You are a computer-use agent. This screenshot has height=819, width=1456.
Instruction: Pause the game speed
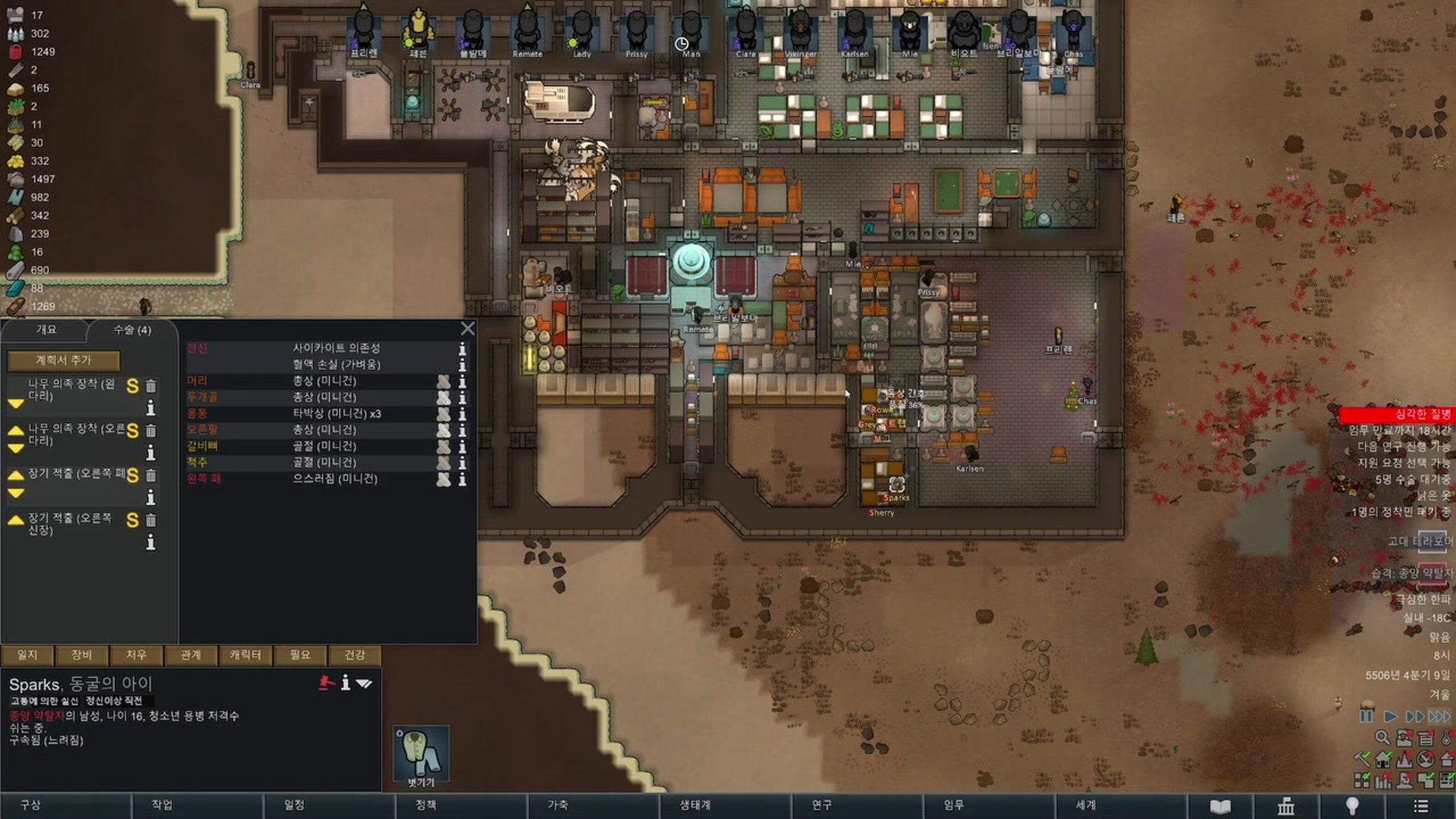click(x=1367, y=716)
